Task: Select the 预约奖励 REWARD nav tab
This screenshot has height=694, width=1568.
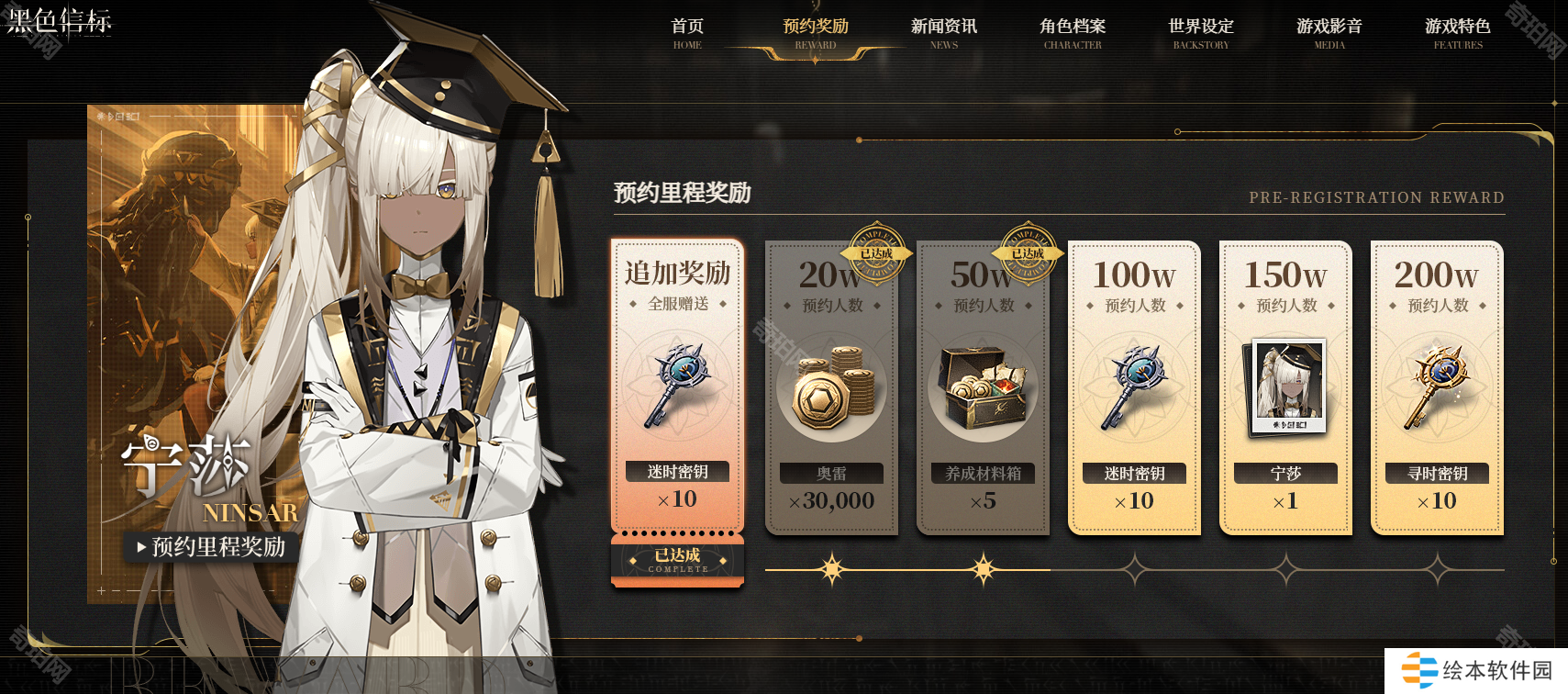Action: point(816,32)
